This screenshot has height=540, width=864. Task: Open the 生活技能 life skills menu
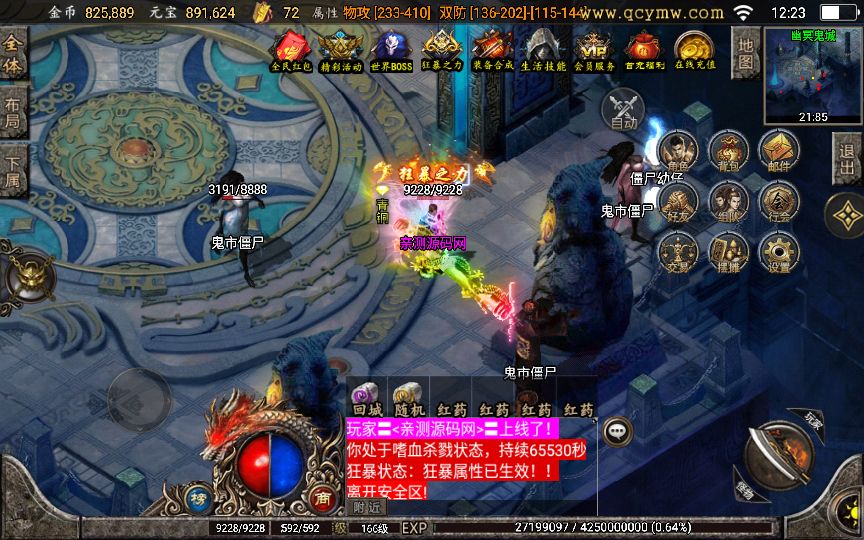click(543, 49)
